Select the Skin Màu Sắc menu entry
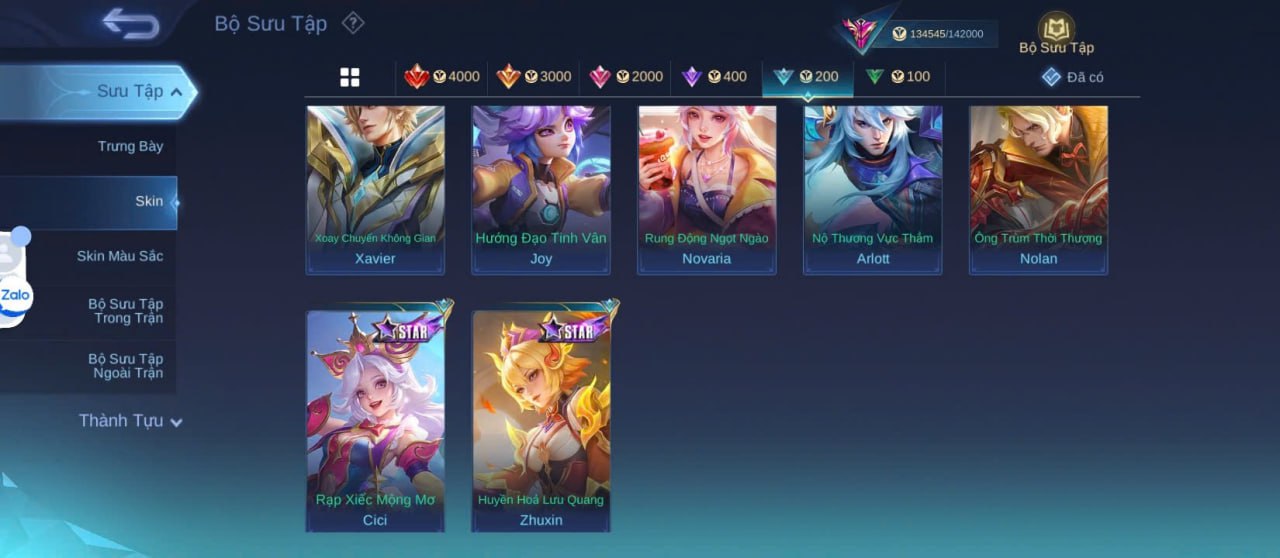The height and width of the screenshot is (558, 1280). pyautogui.click(x=120, y=256)
